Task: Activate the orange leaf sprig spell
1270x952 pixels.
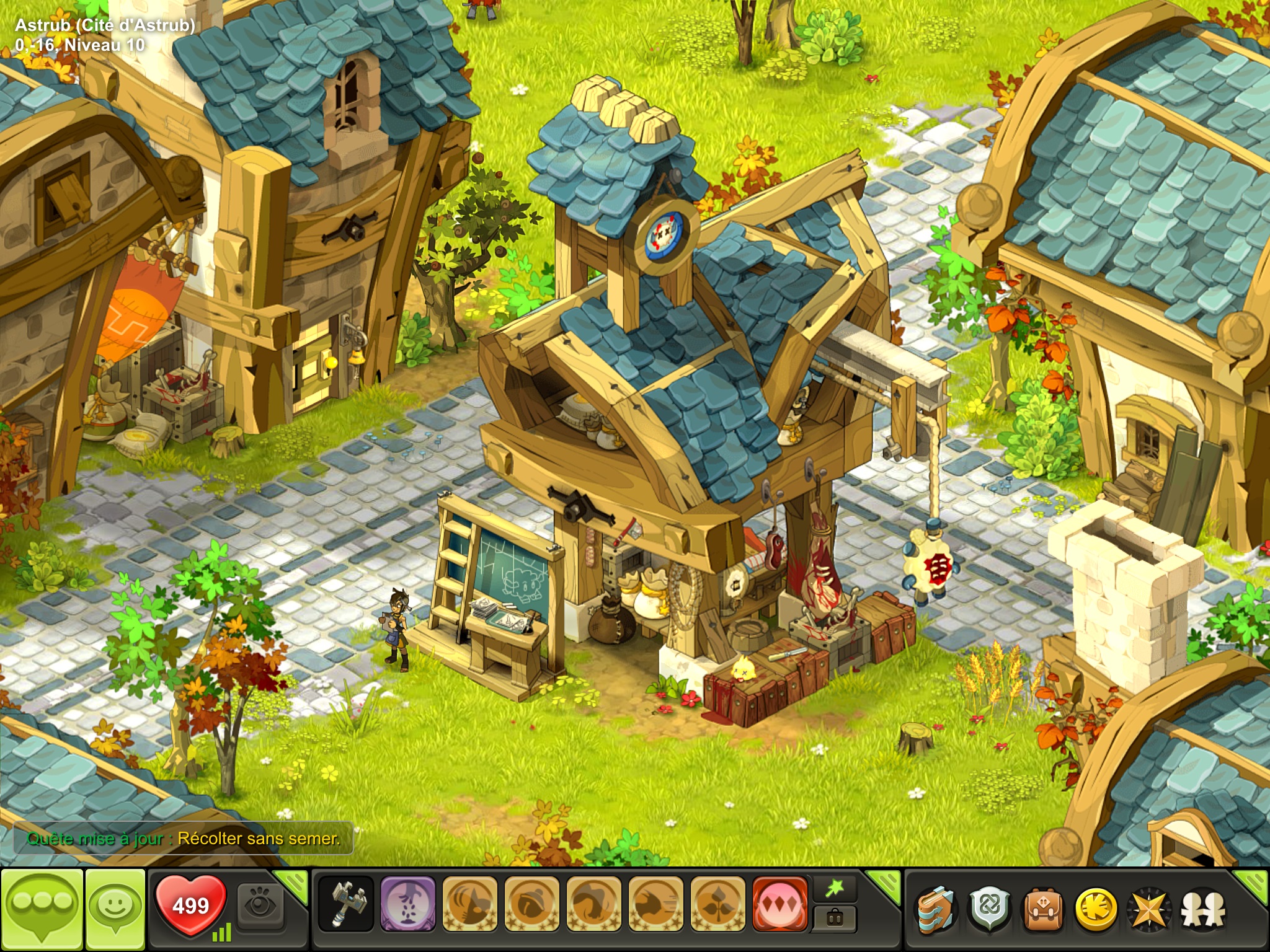Action: click(717, 904)
